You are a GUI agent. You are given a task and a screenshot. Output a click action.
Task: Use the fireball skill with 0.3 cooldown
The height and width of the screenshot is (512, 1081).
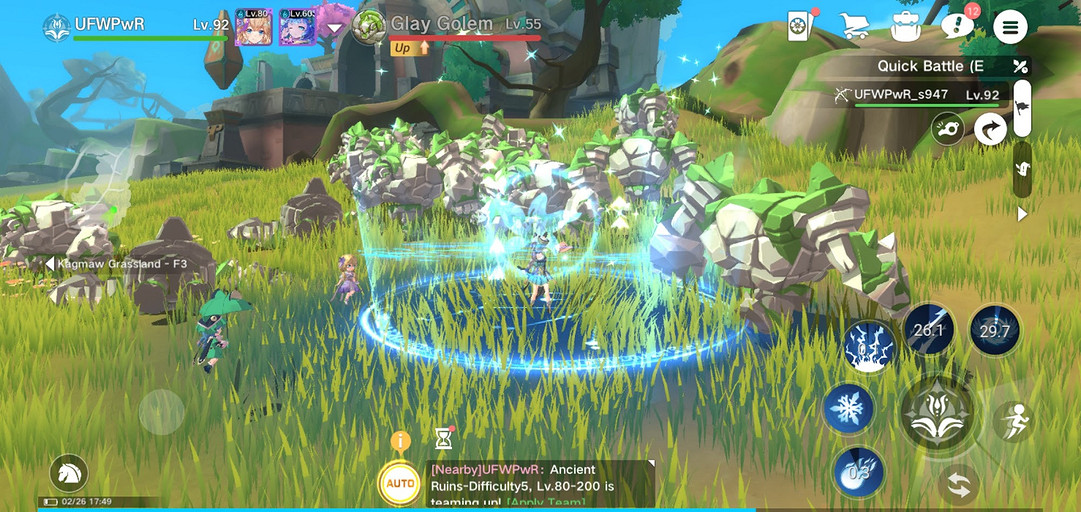coord(858,472)
